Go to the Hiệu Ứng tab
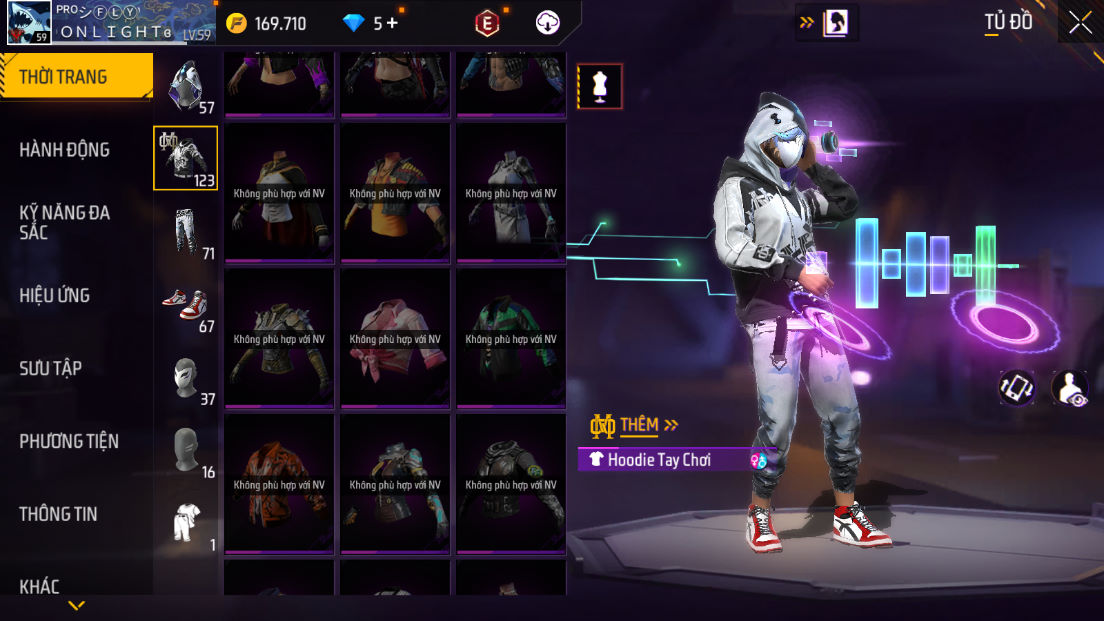The image size is (1104, 621). pos(55,296)
